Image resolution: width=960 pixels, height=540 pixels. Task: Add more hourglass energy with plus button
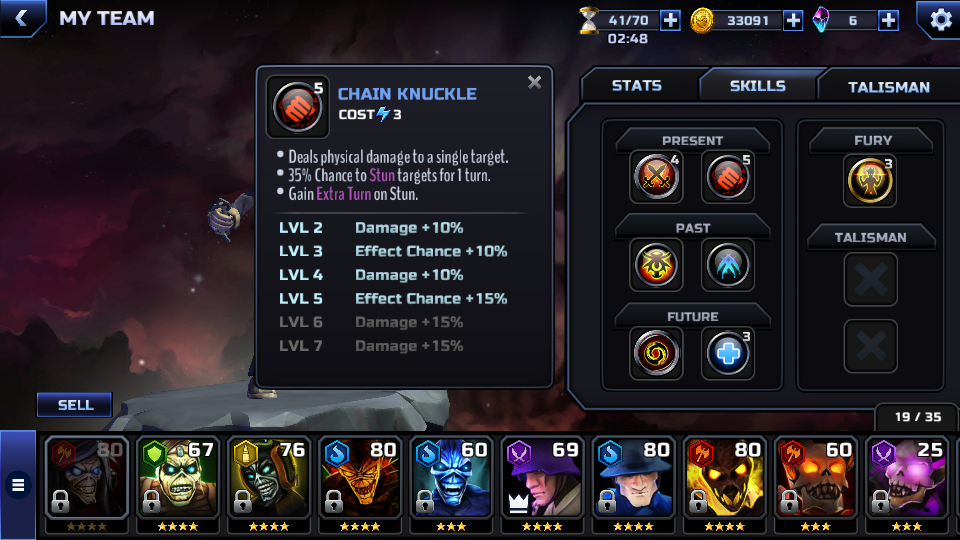(x=670, y=20)
